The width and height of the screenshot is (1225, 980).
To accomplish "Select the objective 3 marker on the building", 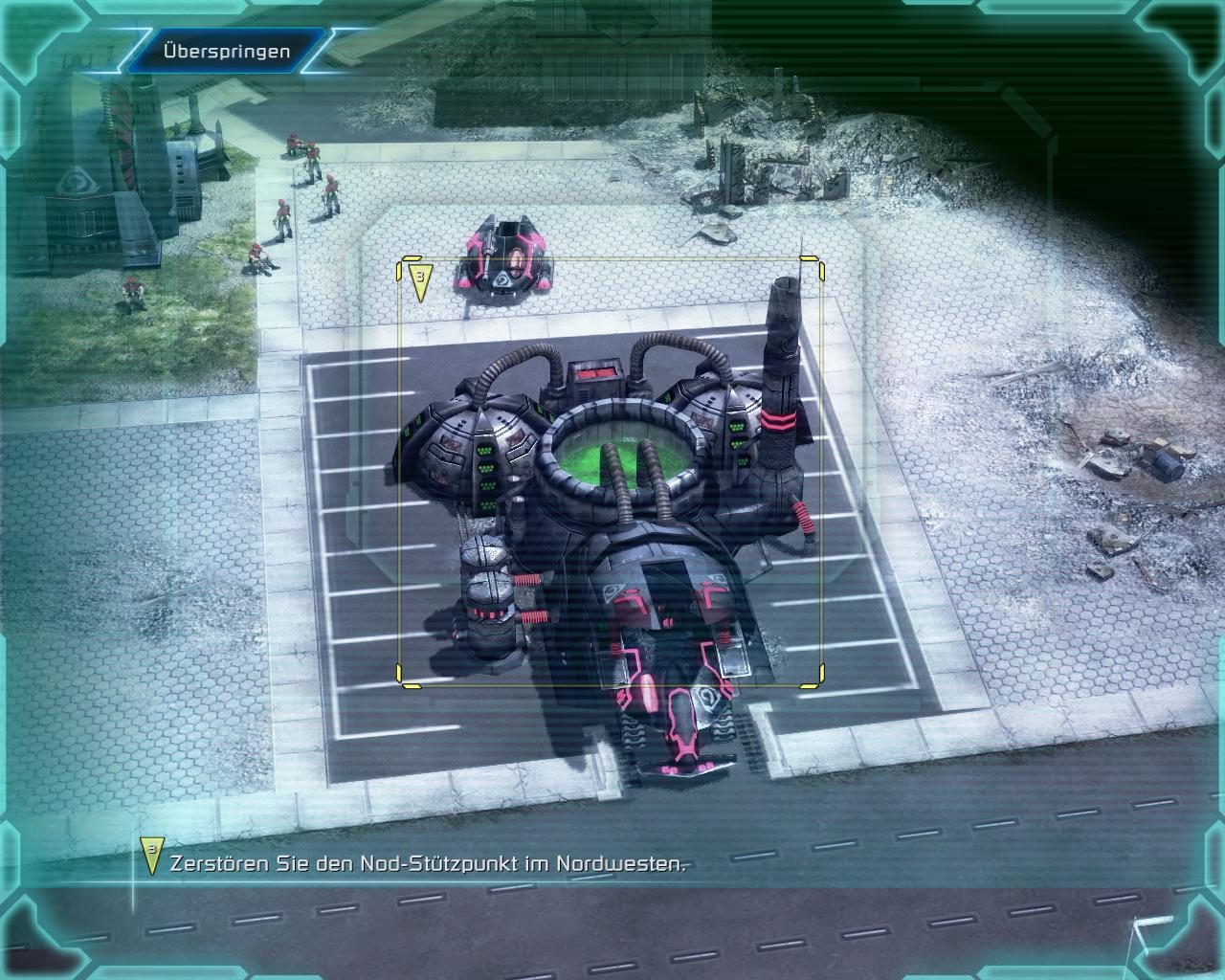I will [420, 281].
